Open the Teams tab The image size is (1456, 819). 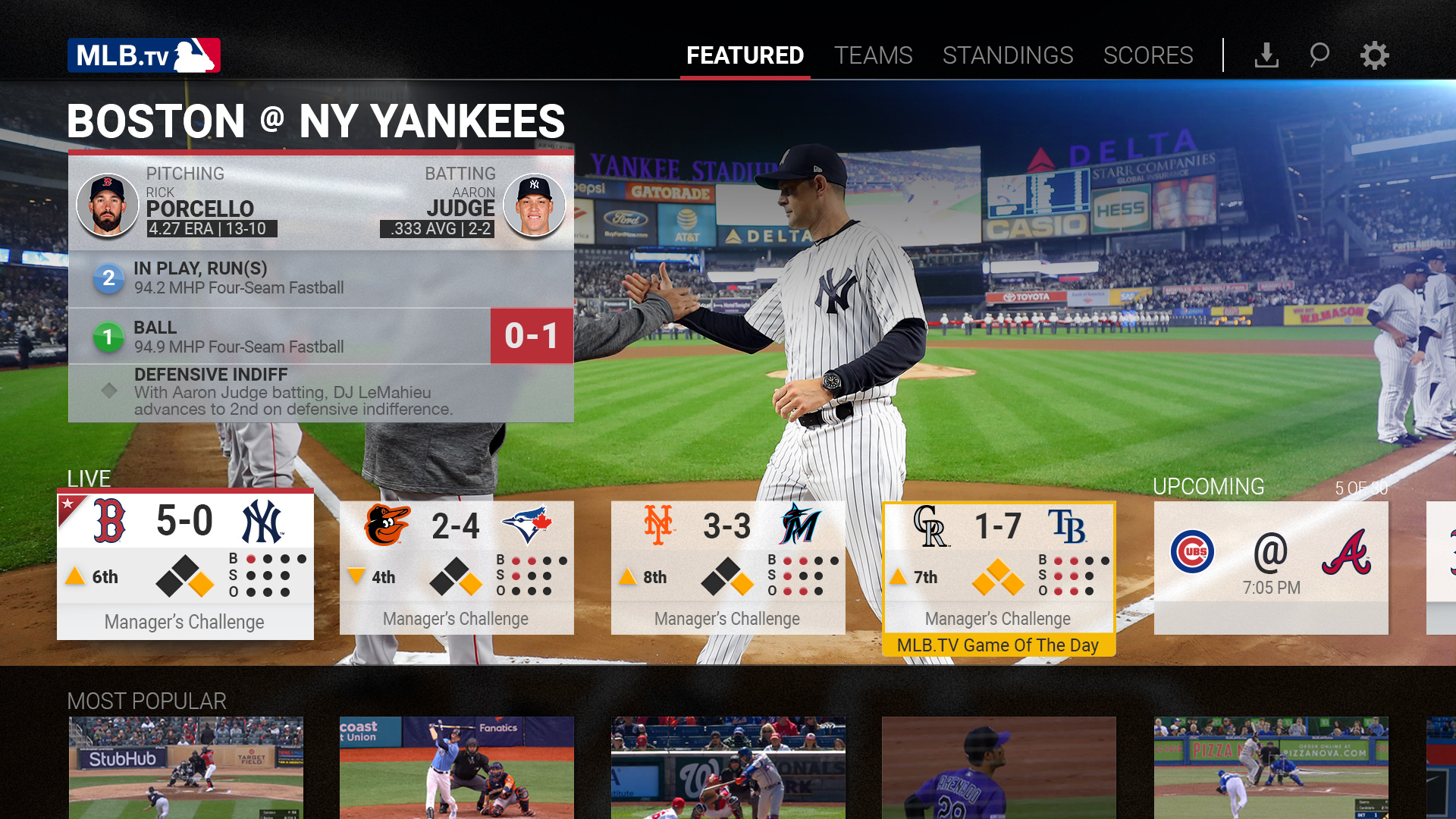tap(873, 55)
